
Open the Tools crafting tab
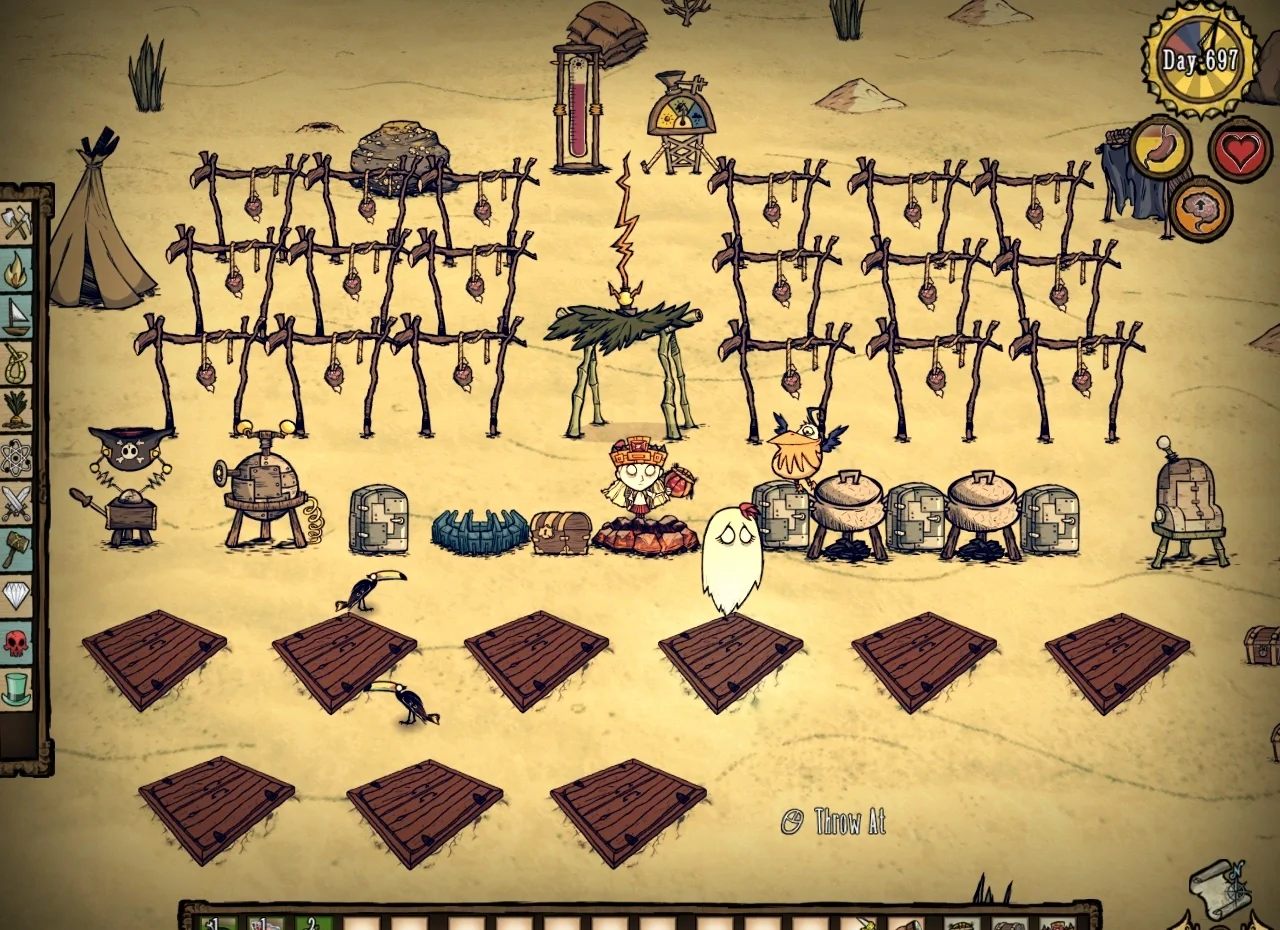pyautogui.click(x=17, y=224)
